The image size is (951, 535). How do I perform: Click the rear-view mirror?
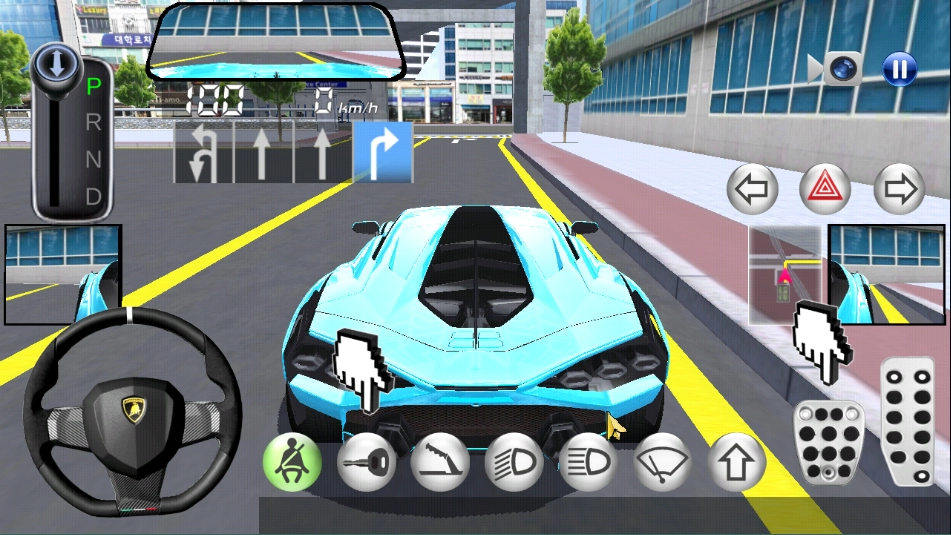click(277, 40)
